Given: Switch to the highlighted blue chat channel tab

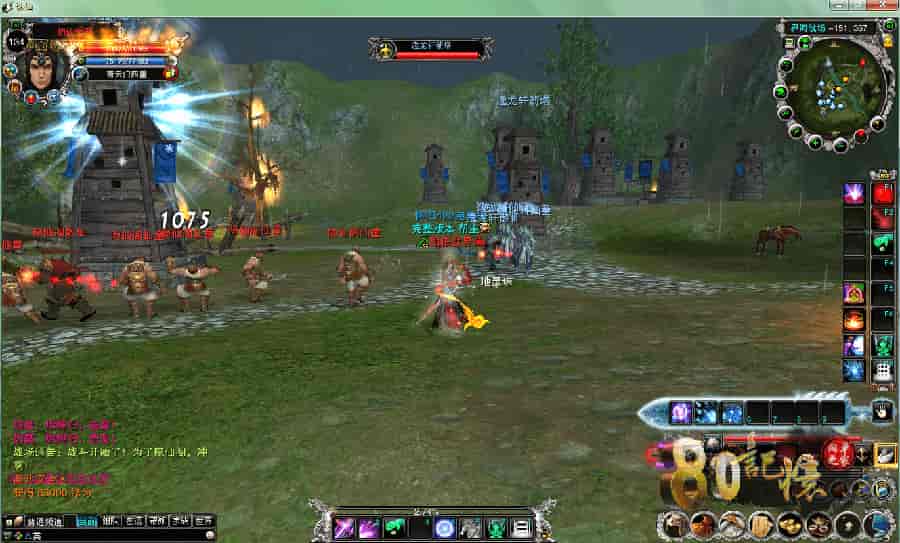Looking at the screenshot, I should pyautogui.click(x=88, y=521).
